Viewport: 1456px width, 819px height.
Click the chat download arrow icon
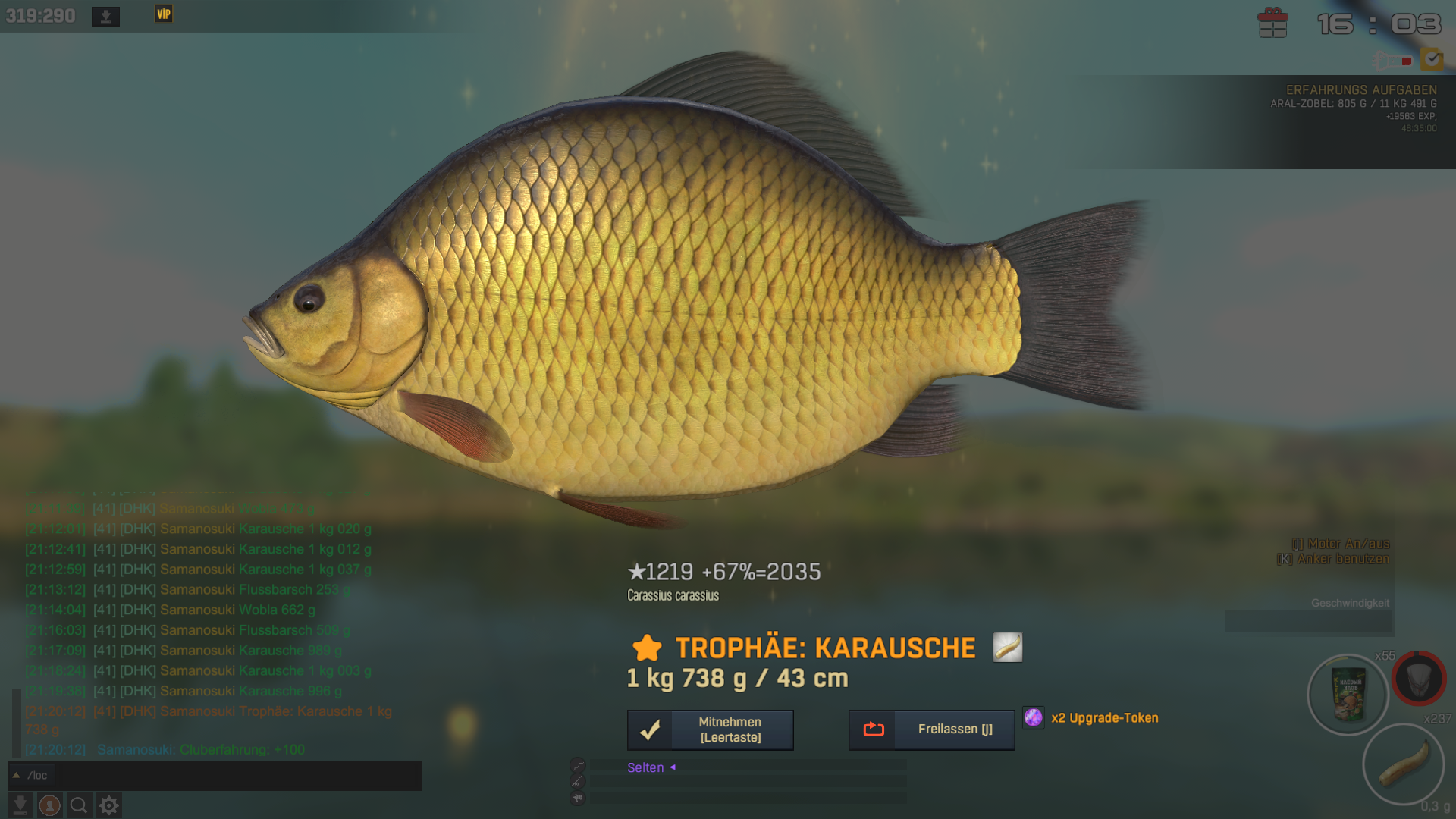pyautogui.click(x=20, y=805)
